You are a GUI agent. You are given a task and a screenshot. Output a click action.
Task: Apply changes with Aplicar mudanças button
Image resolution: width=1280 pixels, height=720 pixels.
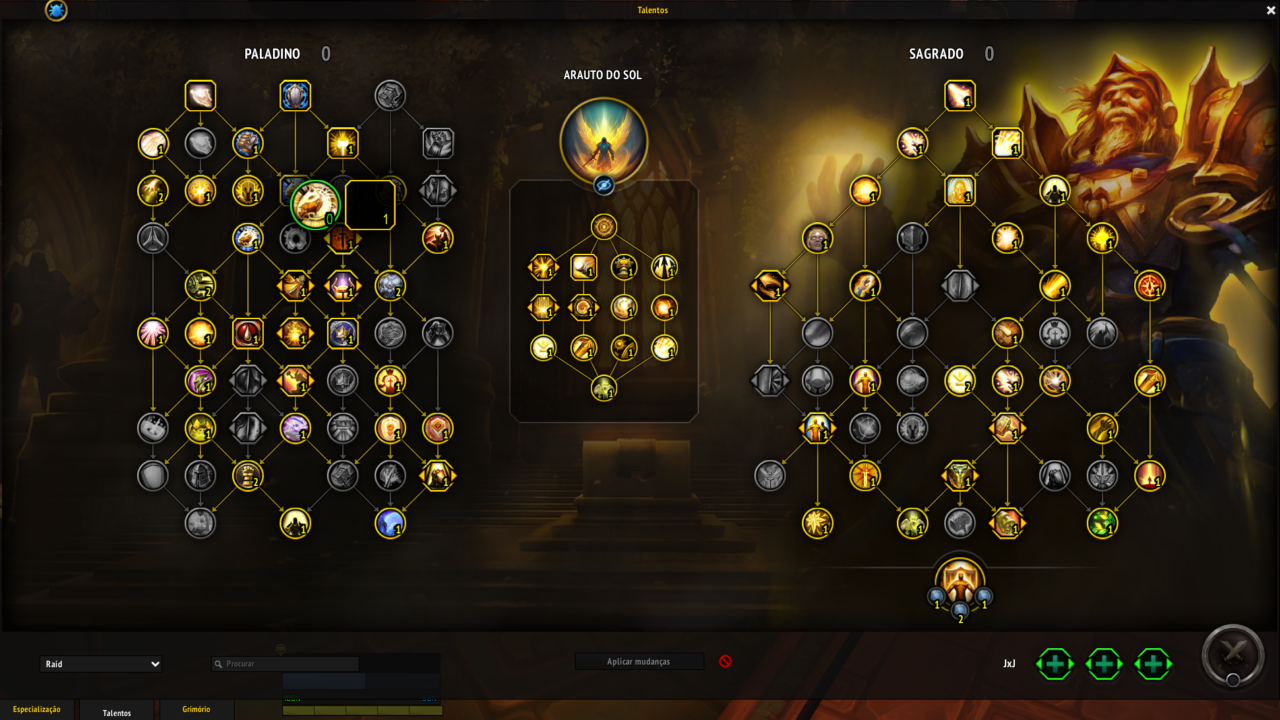639,661
